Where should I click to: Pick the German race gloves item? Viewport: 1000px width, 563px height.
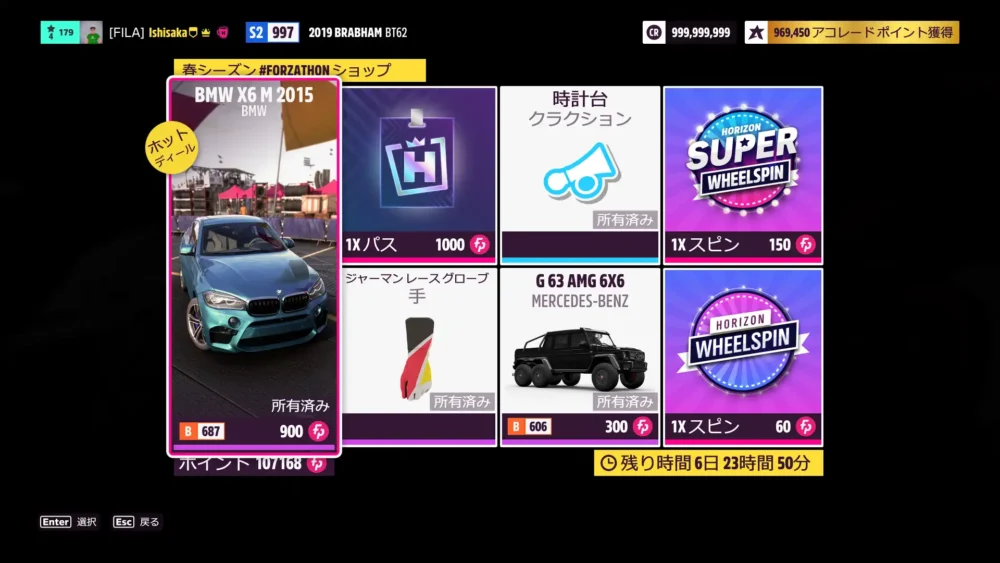point(419,356)
